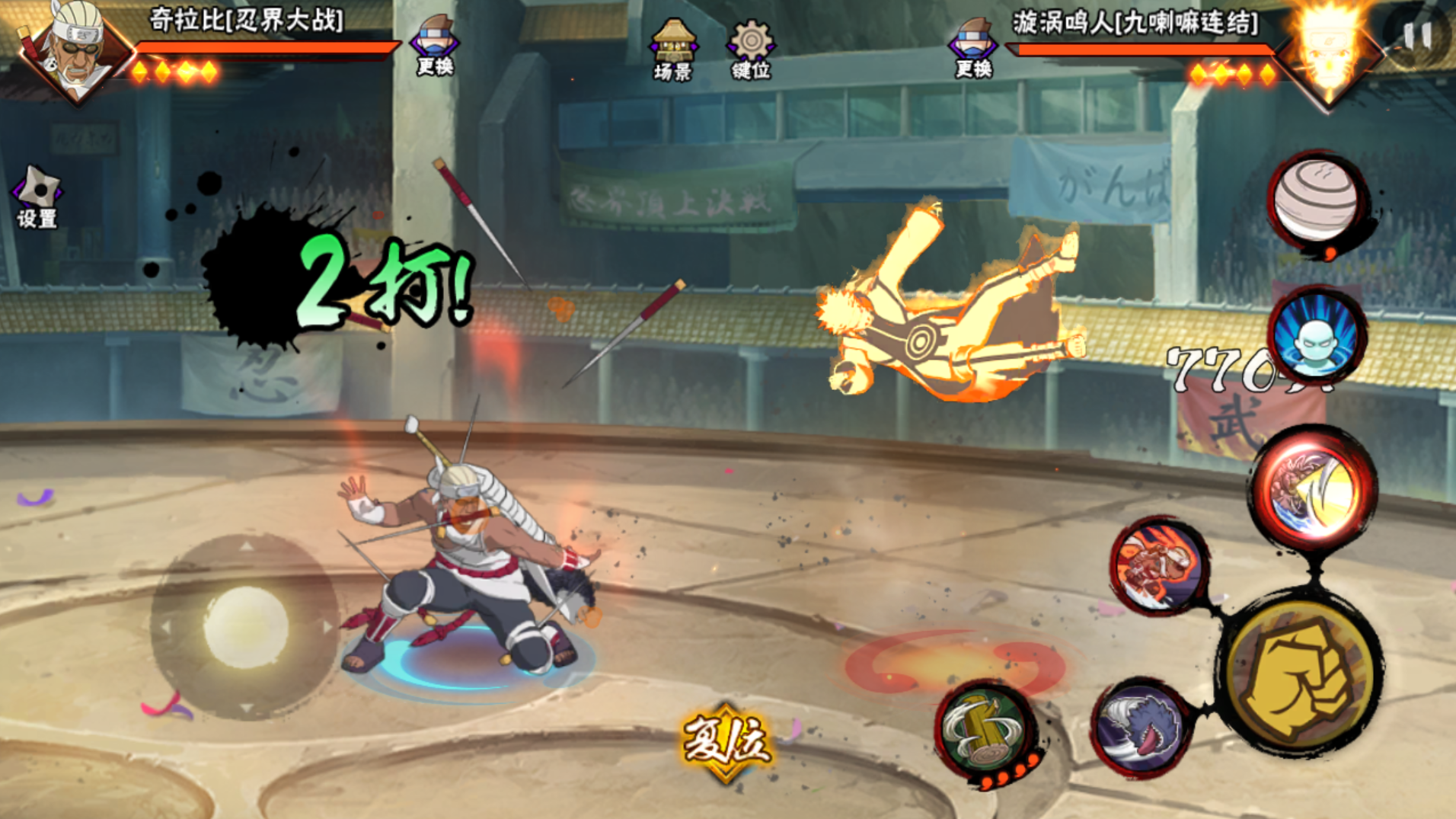Open the 场景 scene selector
This screenshot has width=1456, height=819.
(672, 49)
